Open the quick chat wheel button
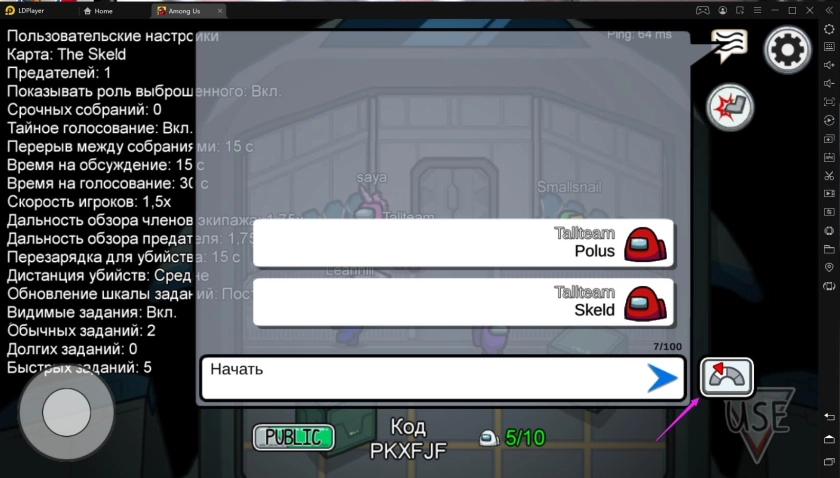 pos(726,377)
